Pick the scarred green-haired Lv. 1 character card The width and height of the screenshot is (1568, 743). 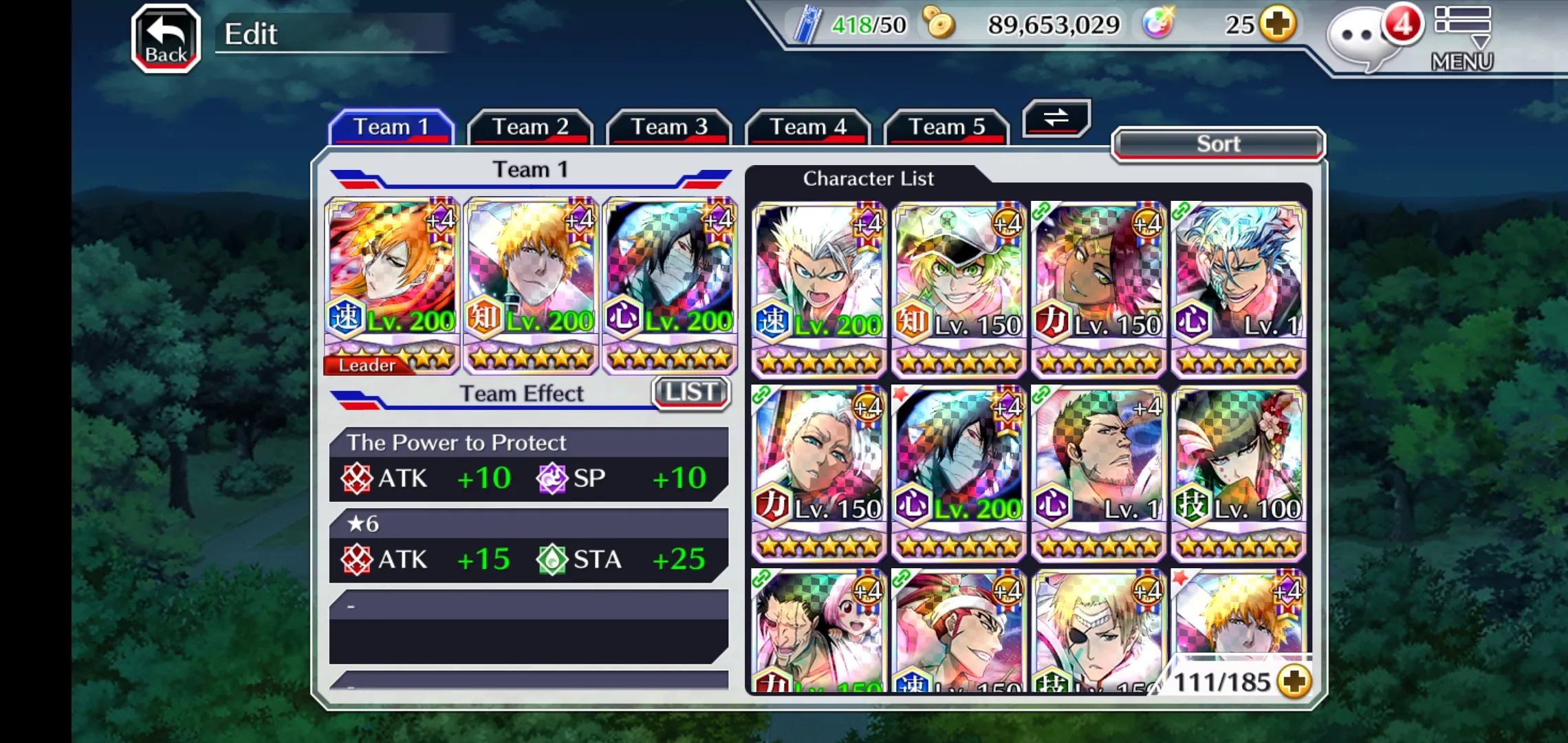click(x=1098, y=473)
